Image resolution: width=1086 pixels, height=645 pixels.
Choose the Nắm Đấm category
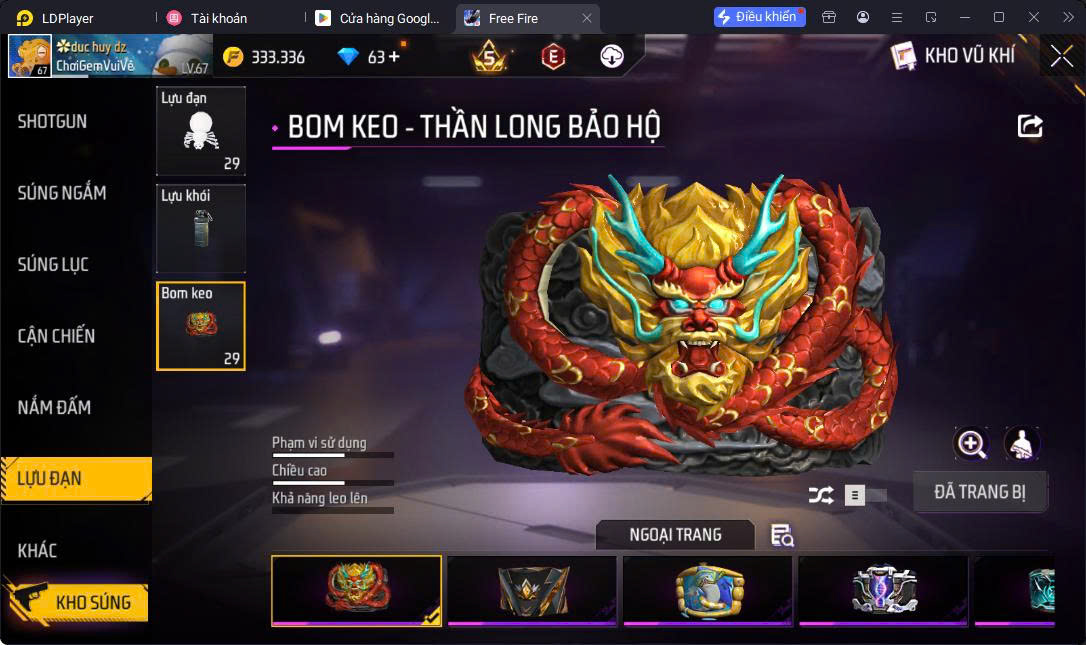(x=55, y=408)
